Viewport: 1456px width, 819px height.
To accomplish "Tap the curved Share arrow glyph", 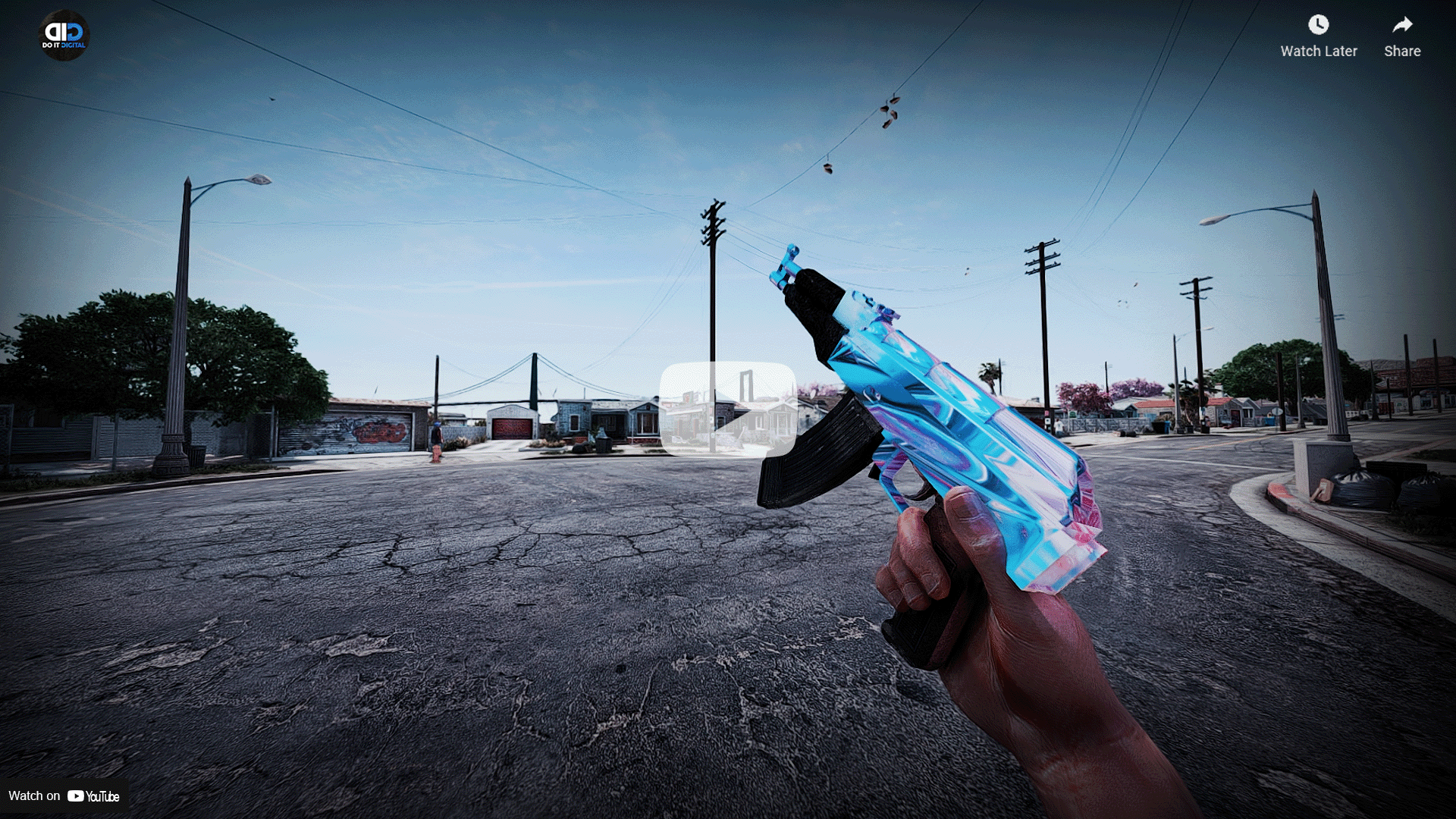I will [1401, 25].
